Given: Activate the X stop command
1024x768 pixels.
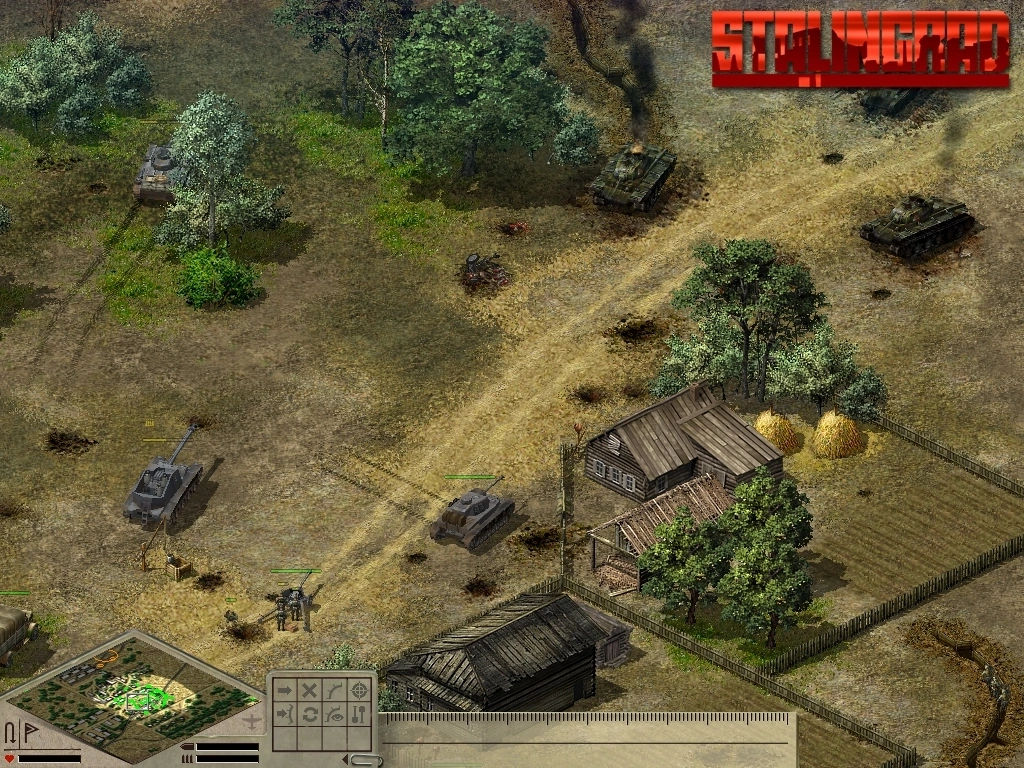Looking at the screenshot, I should coord(310,689).
